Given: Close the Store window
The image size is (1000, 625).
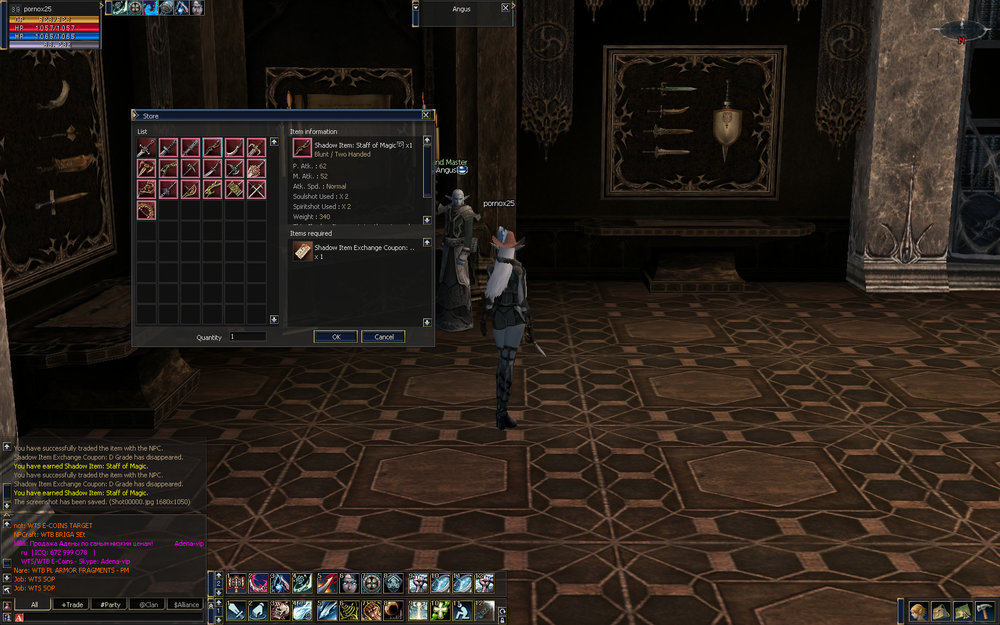Looking at the screenshot, I should click(426, 116).
